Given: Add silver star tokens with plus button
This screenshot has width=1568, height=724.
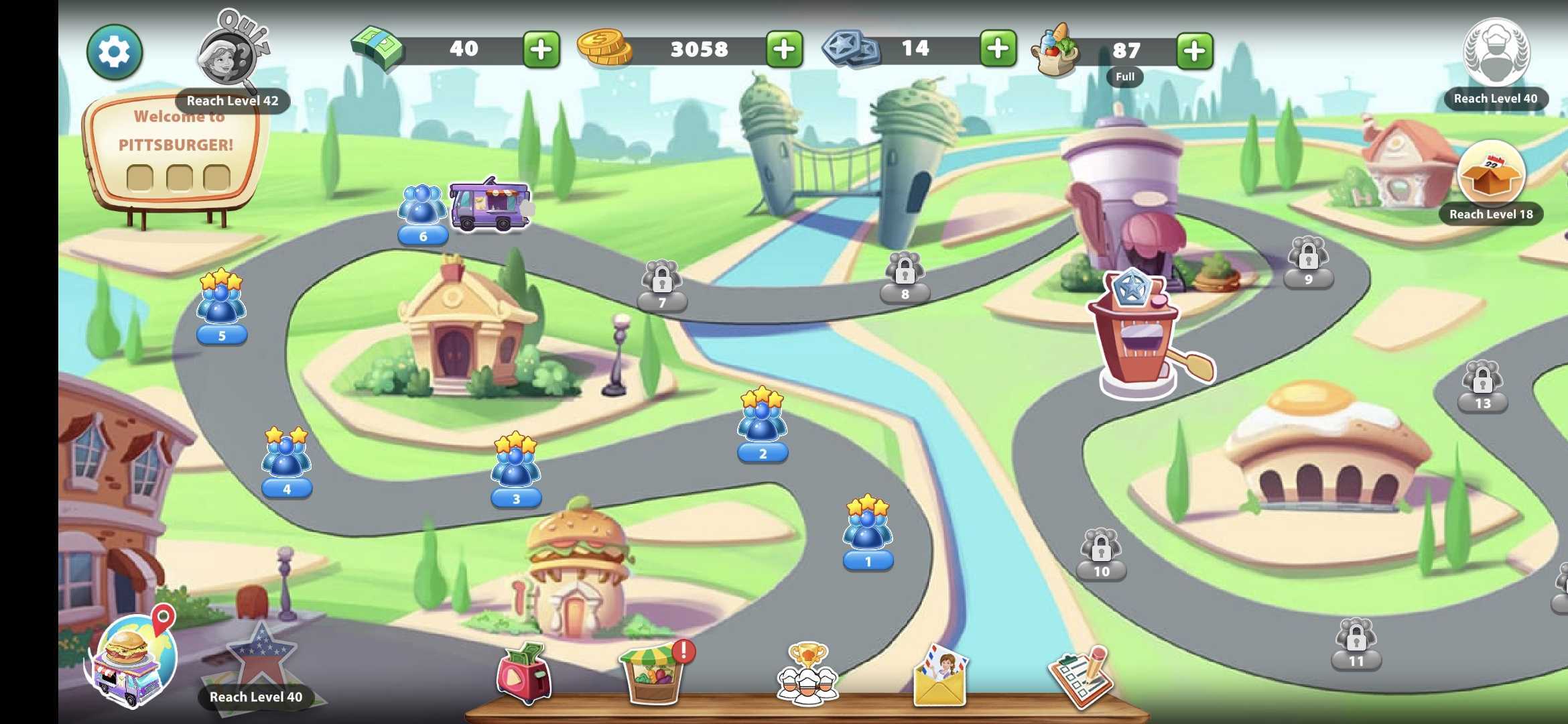Looking at the screenshot, I should click(x=997, y=48).
